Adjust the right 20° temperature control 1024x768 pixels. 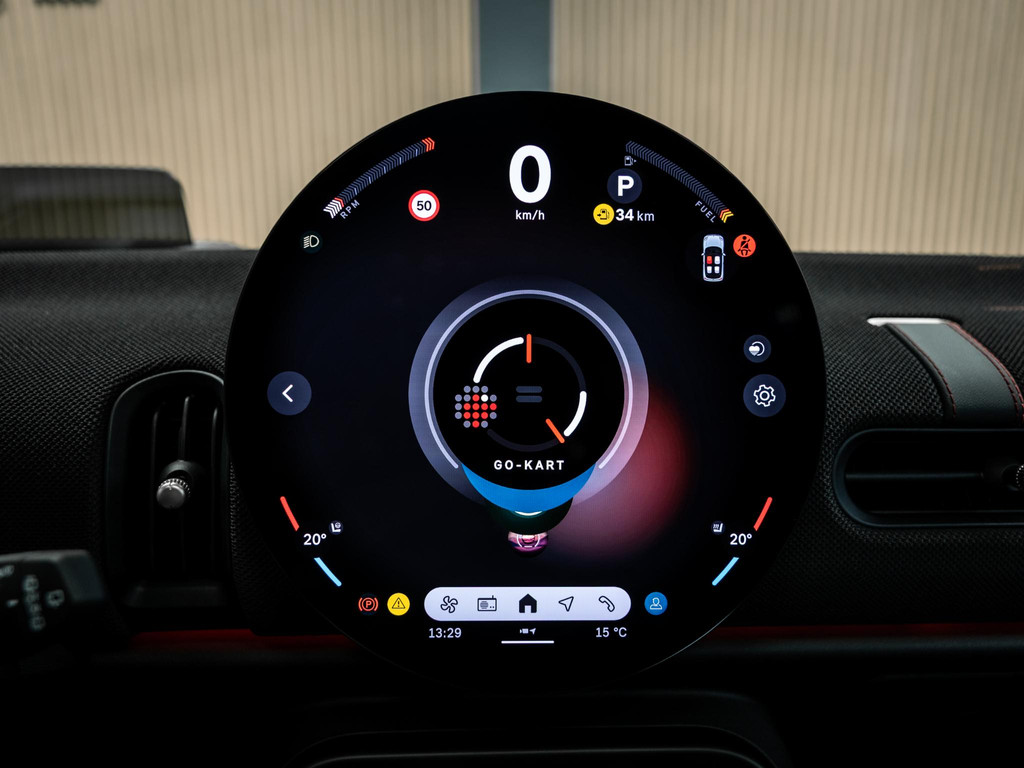click(740, 539)
